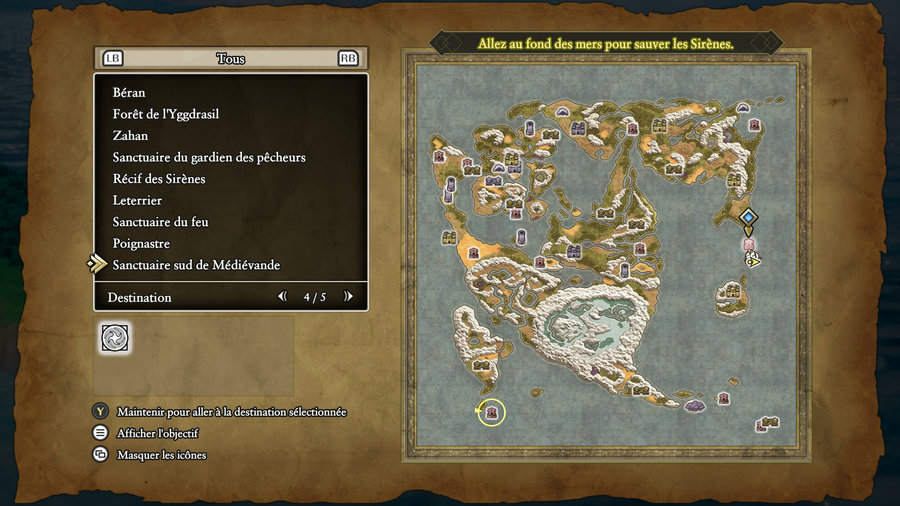Choose Récif des Sirènes destination
This screenshot has width=900, height=506.
(159, 179)
